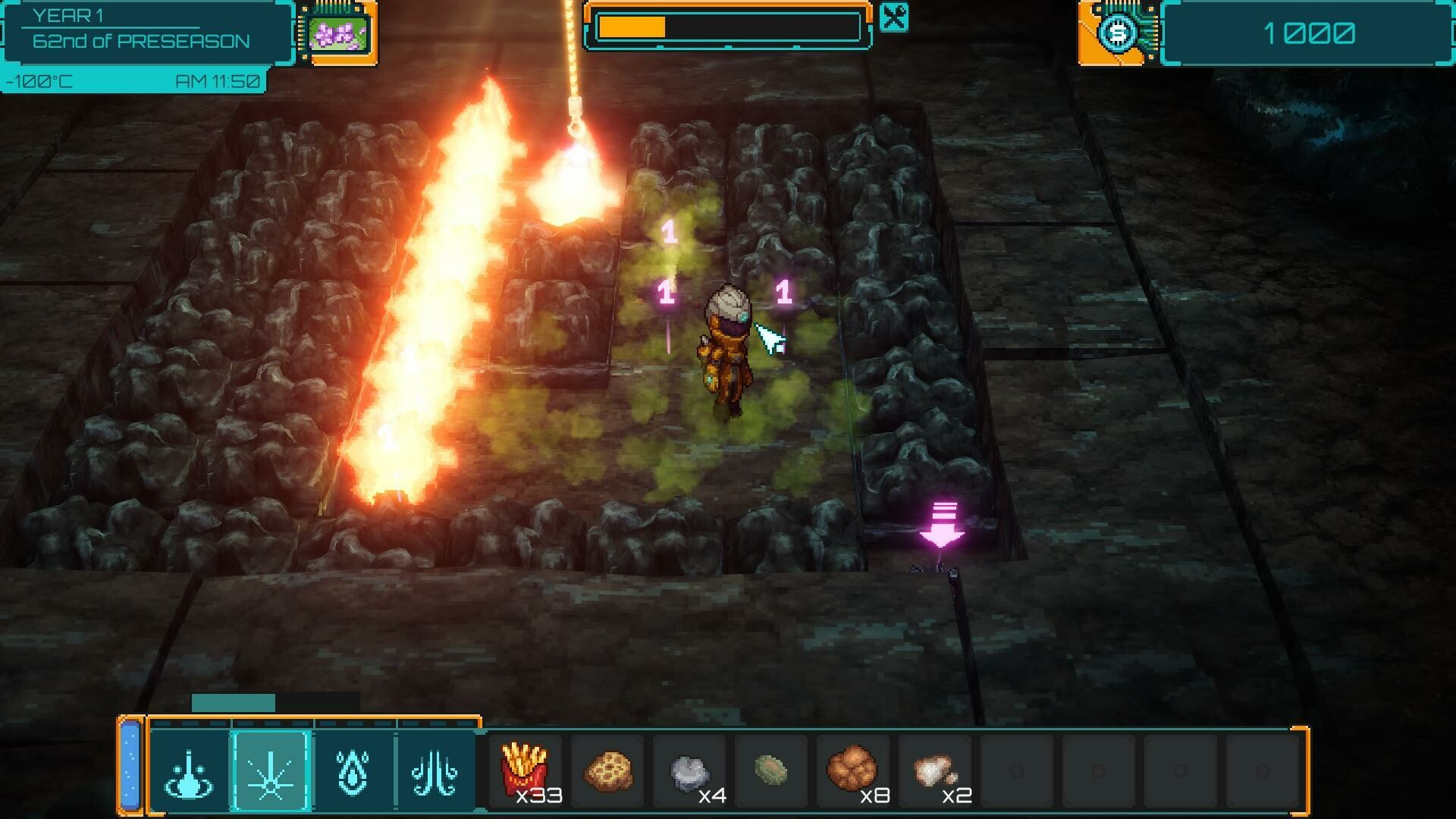
Task: Select the spotted cookie item slot
Action: click(x=609, y=770)
